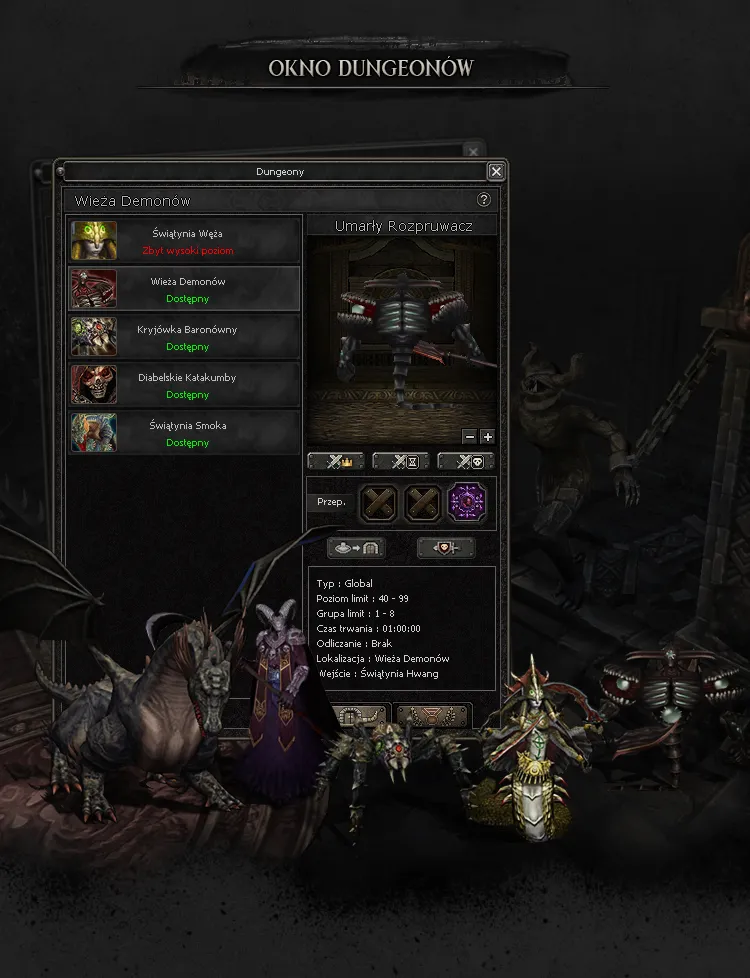Open the swords and crown ranking

coord(336,462)
